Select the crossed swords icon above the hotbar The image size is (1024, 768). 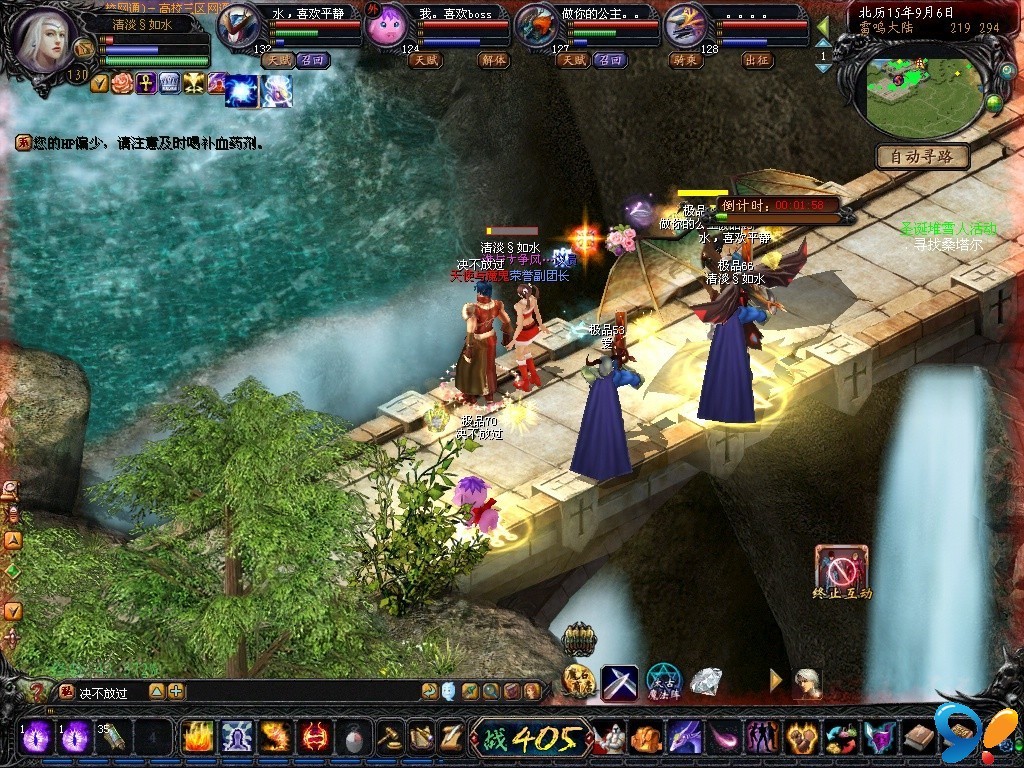[x=619, y=682]
